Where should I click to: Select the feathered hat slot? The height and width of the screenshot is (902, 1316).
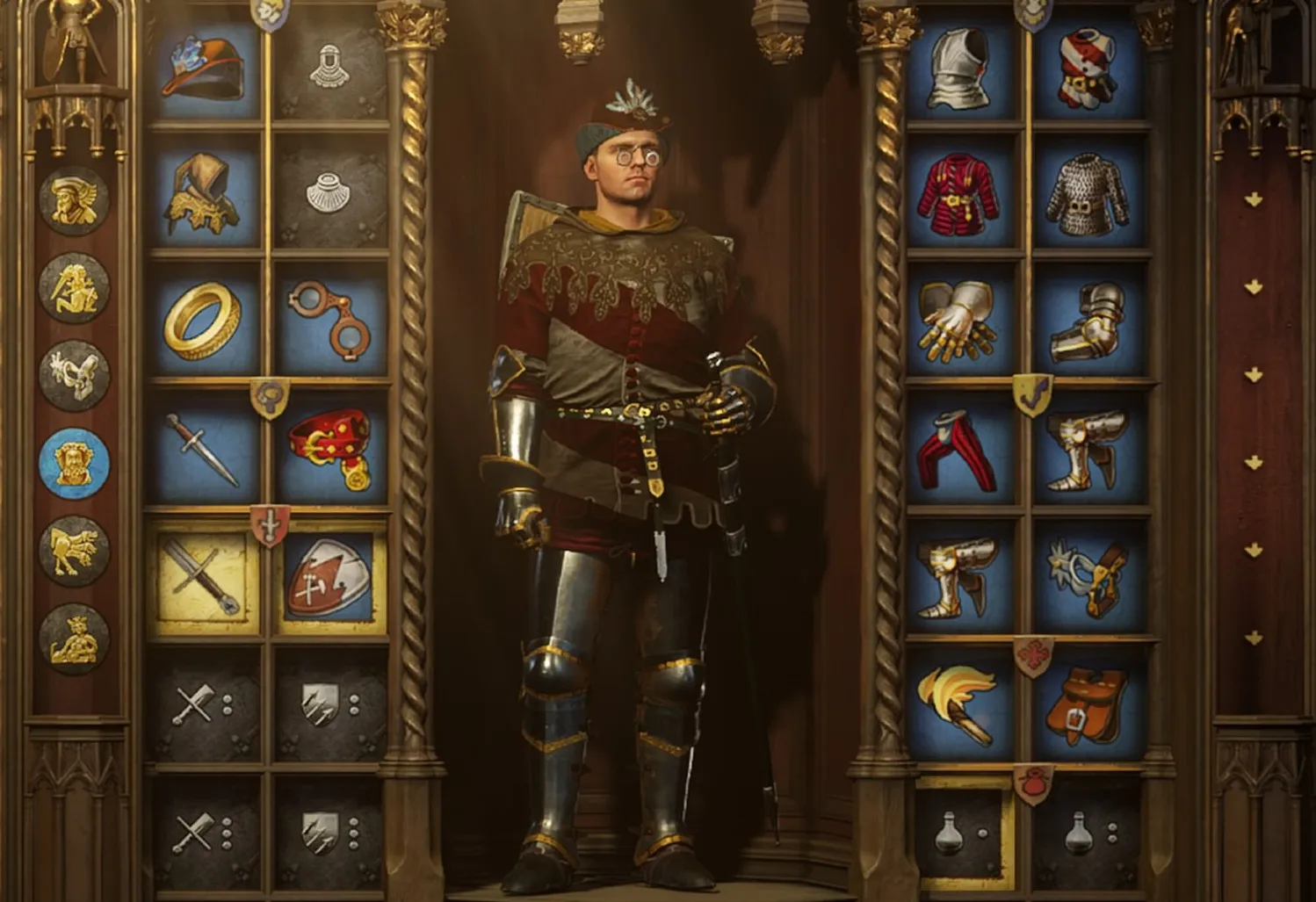tap(204, 67)
